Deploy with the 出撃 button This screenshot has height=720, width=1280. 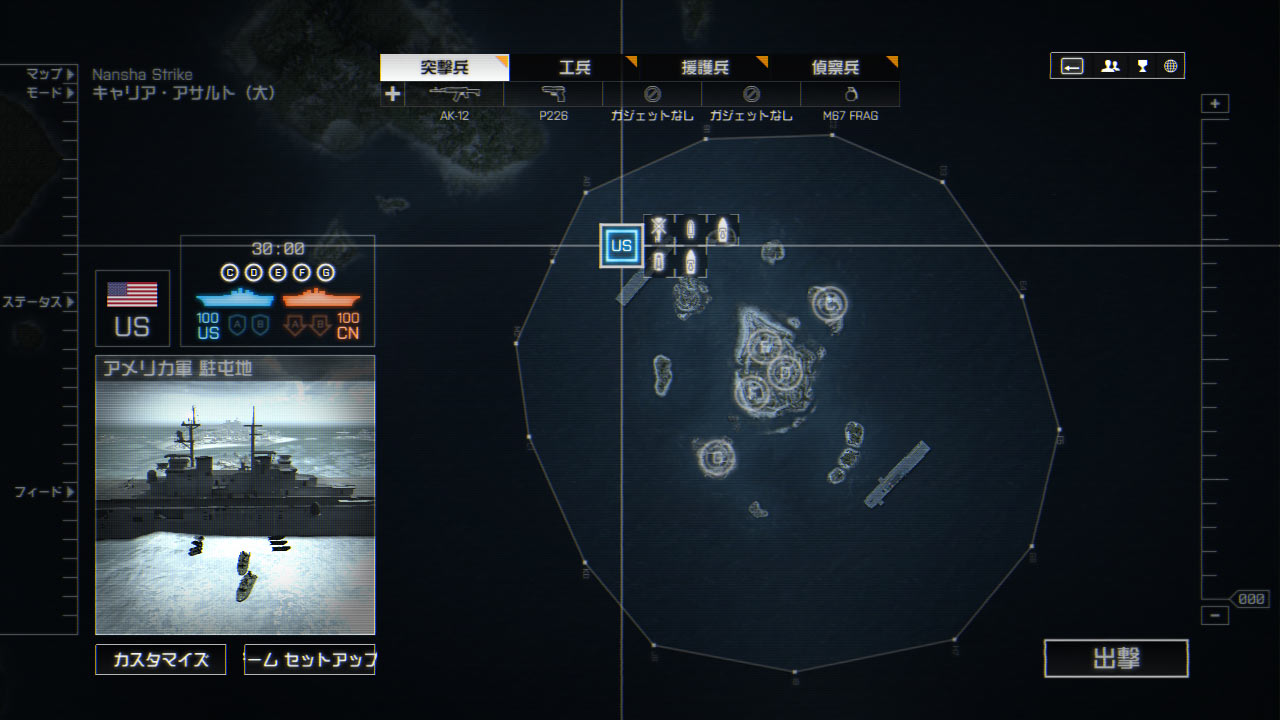click(1116, 659)
